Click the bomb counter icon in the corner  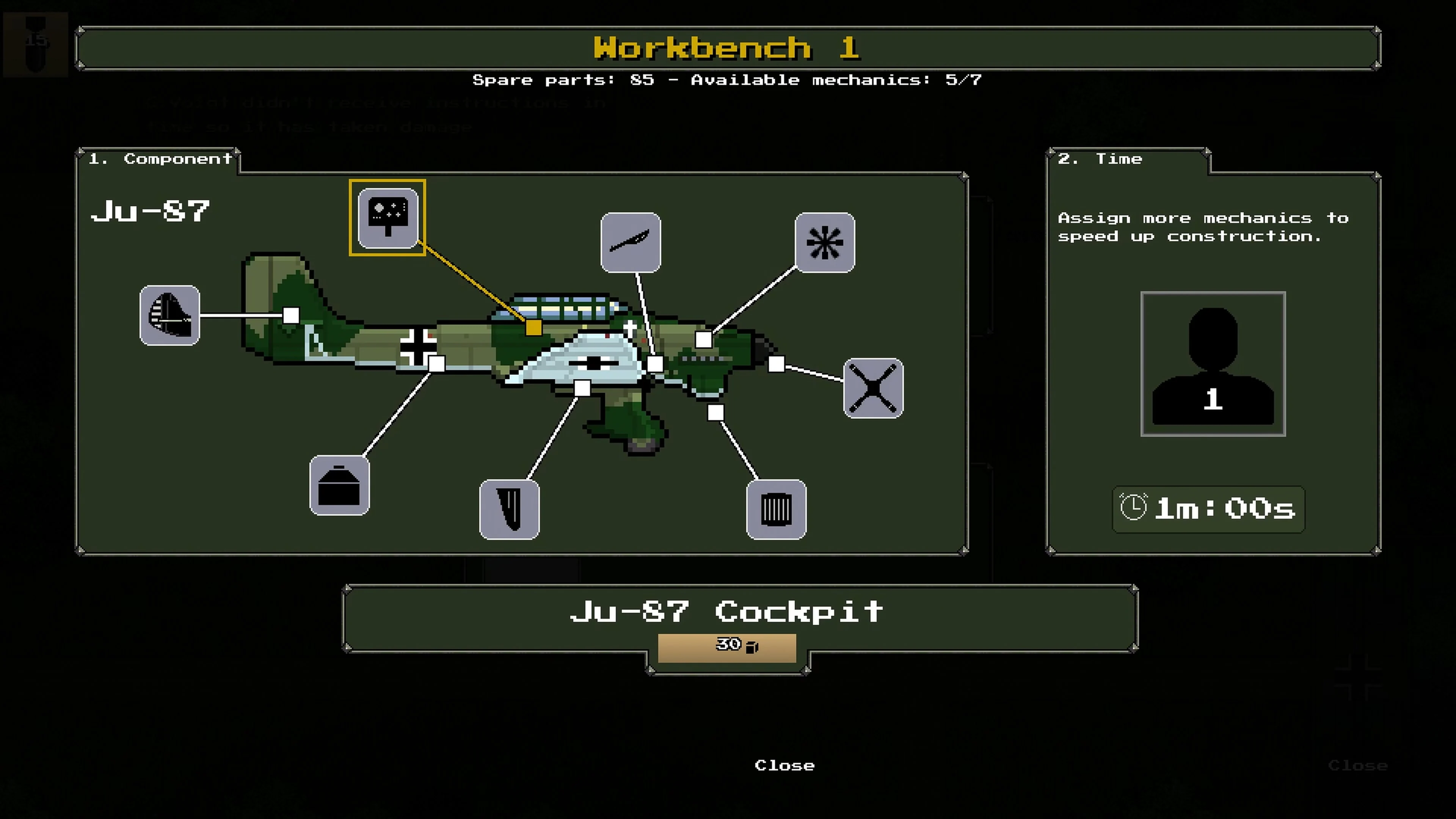tap(36, 44)
